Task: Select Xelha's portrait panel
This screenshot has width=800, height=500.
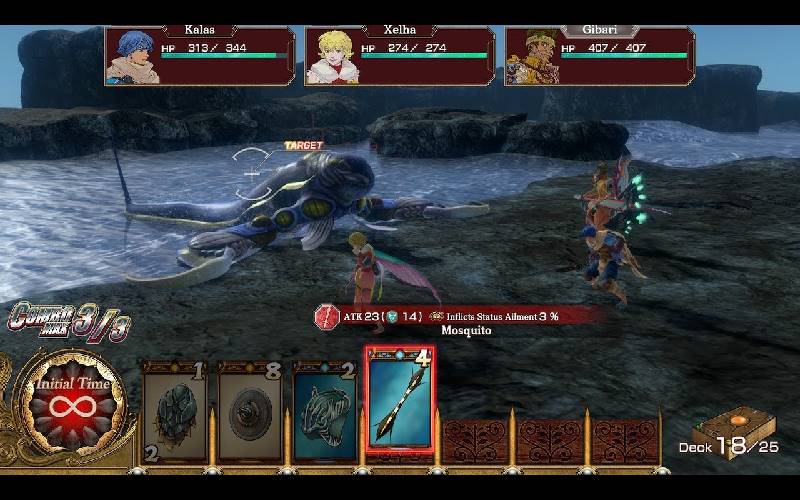Action: point(400,55)
